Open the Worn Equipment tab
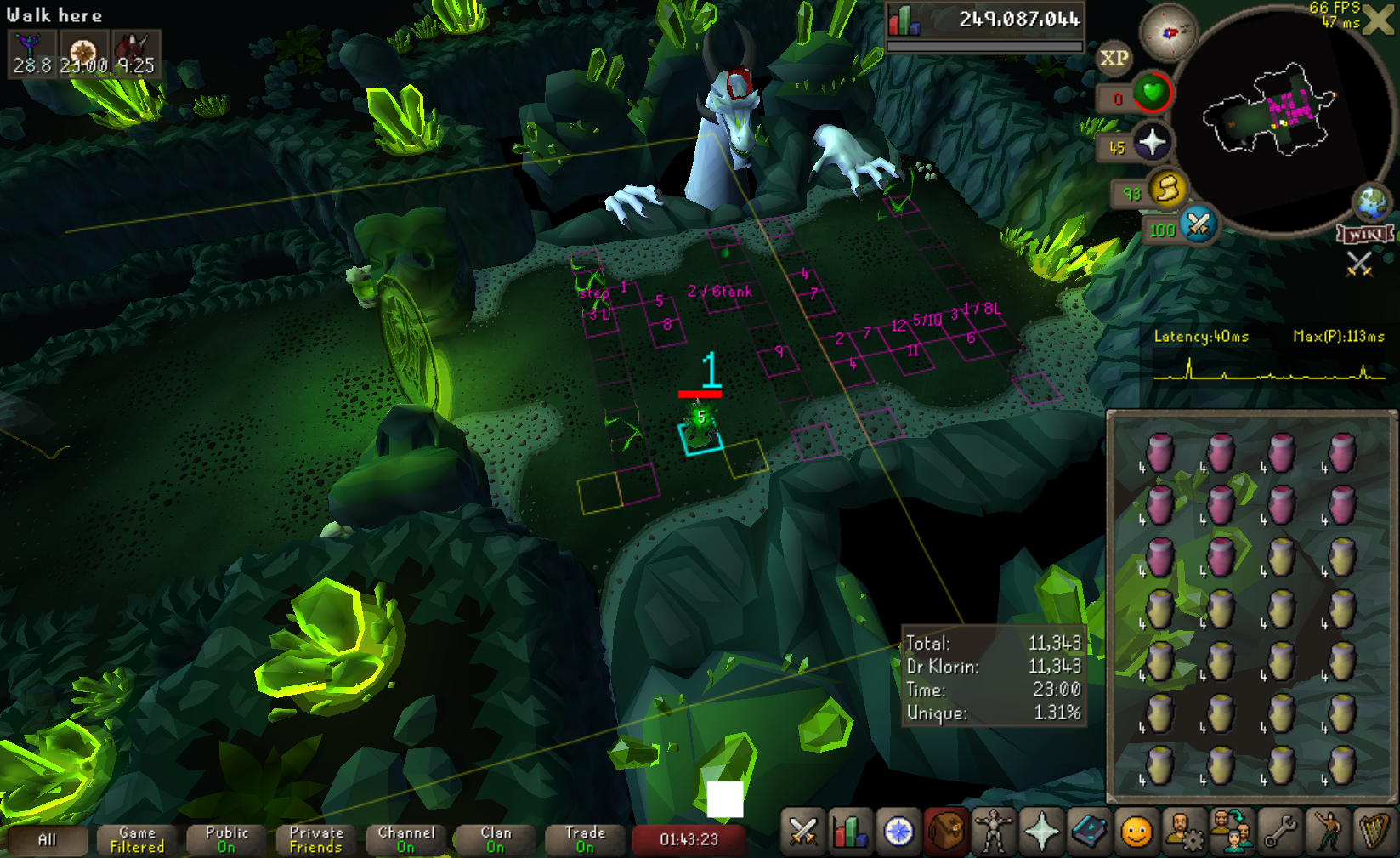Image resolution: width=1400 pixels, height=858 pixels. pos(993,832)
